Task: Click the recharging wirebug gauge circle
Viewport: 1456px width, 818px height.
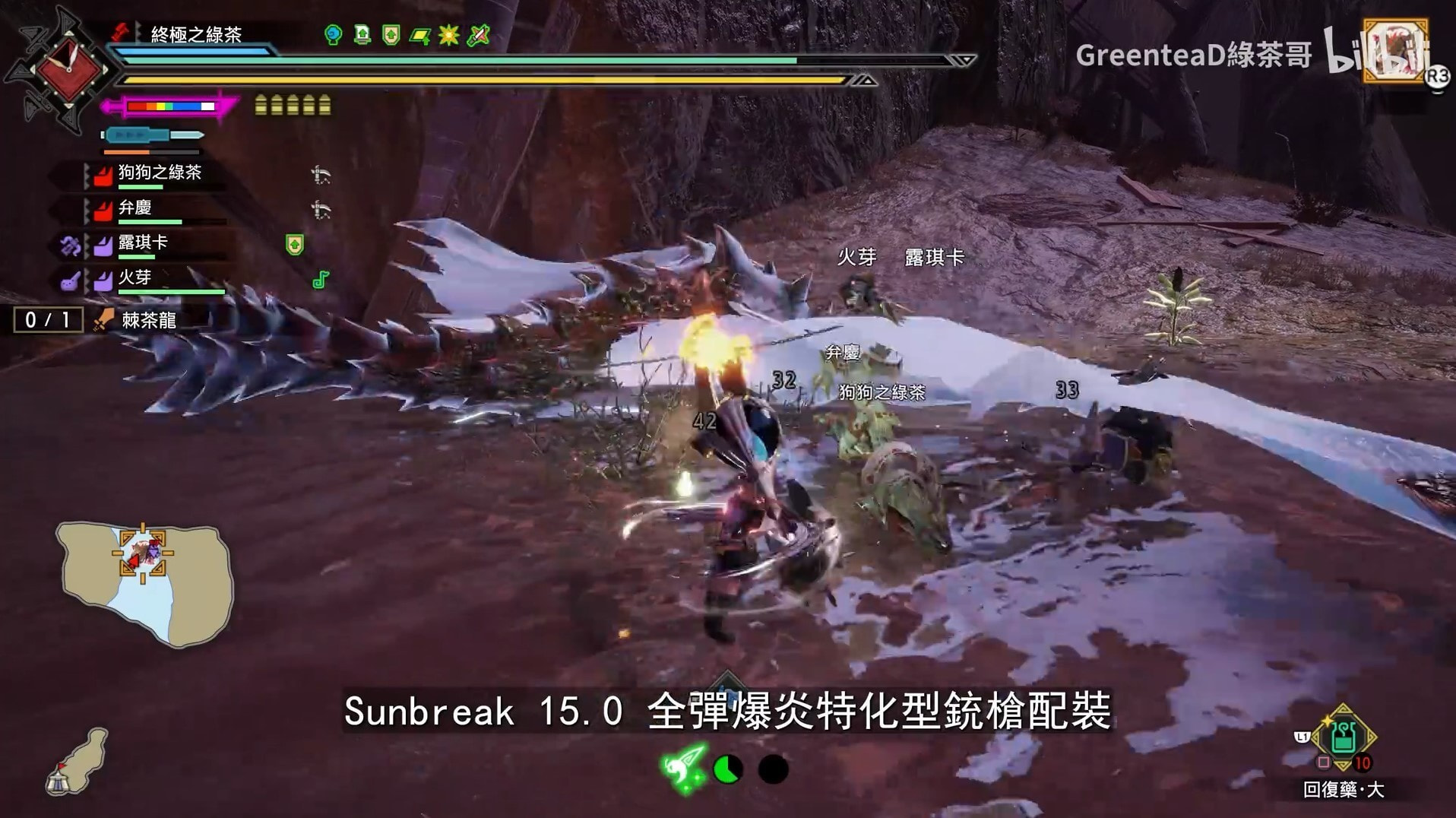Action: [x=728, y=769]
